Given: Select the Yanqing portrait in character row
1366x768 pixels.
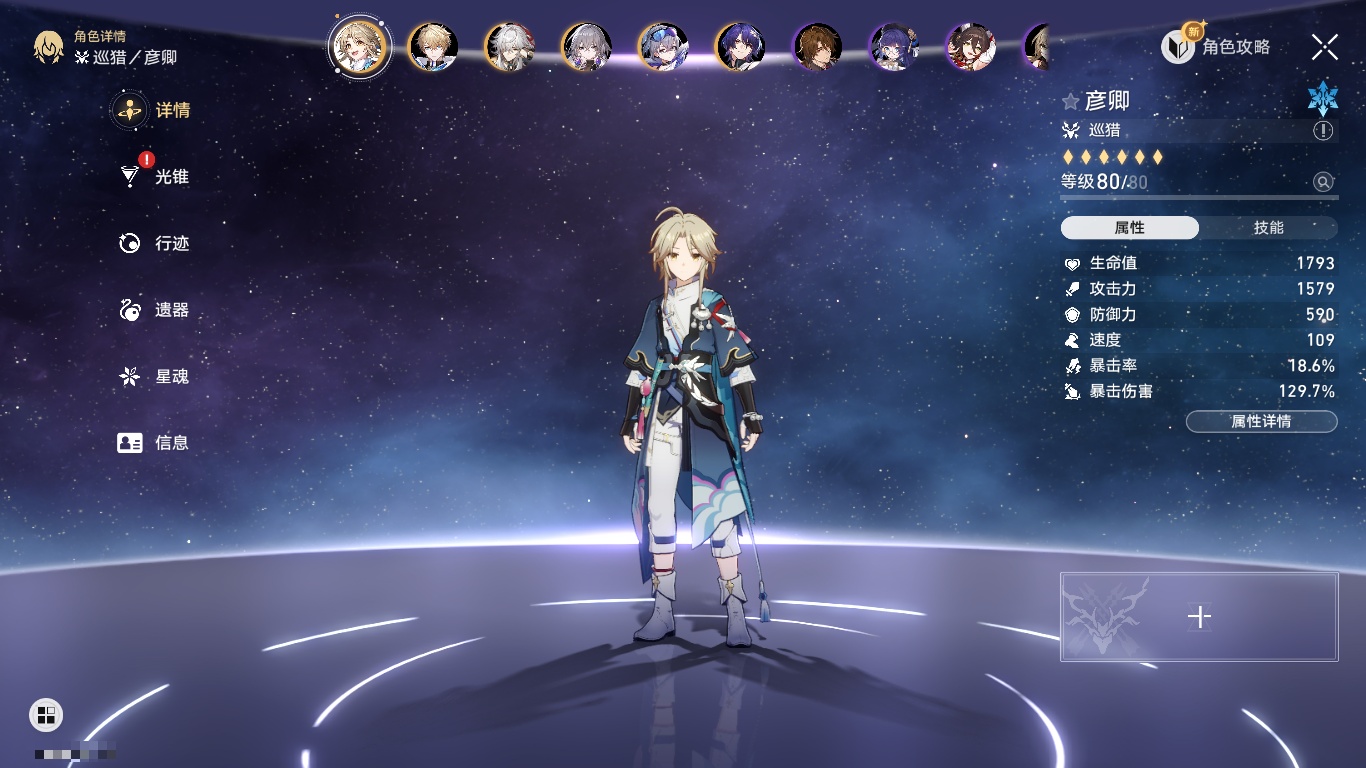Looking at the screenshot, I should [x=358, y=47].
